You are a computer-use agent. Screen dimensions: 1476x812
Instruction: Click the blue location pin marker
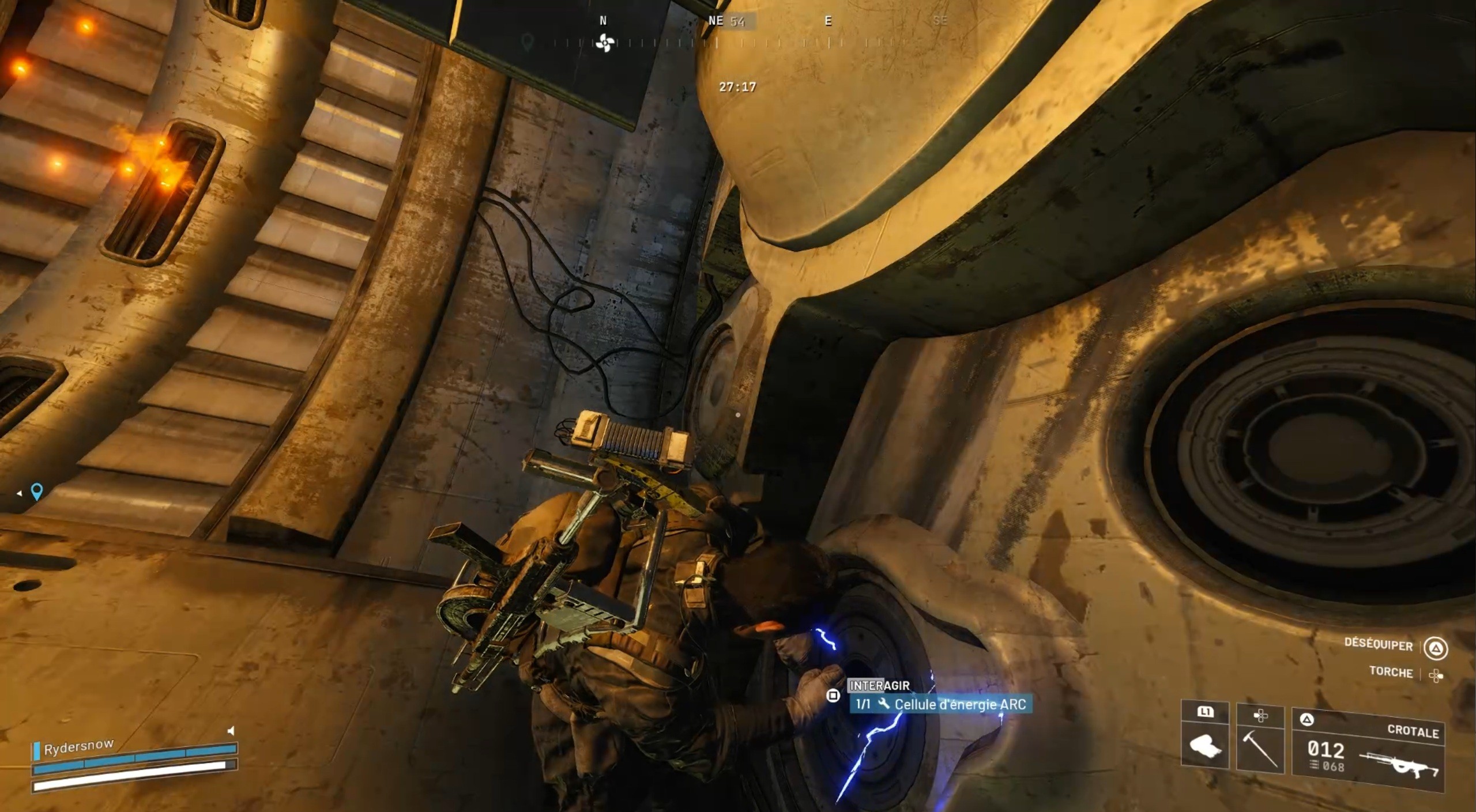(37, 491)
